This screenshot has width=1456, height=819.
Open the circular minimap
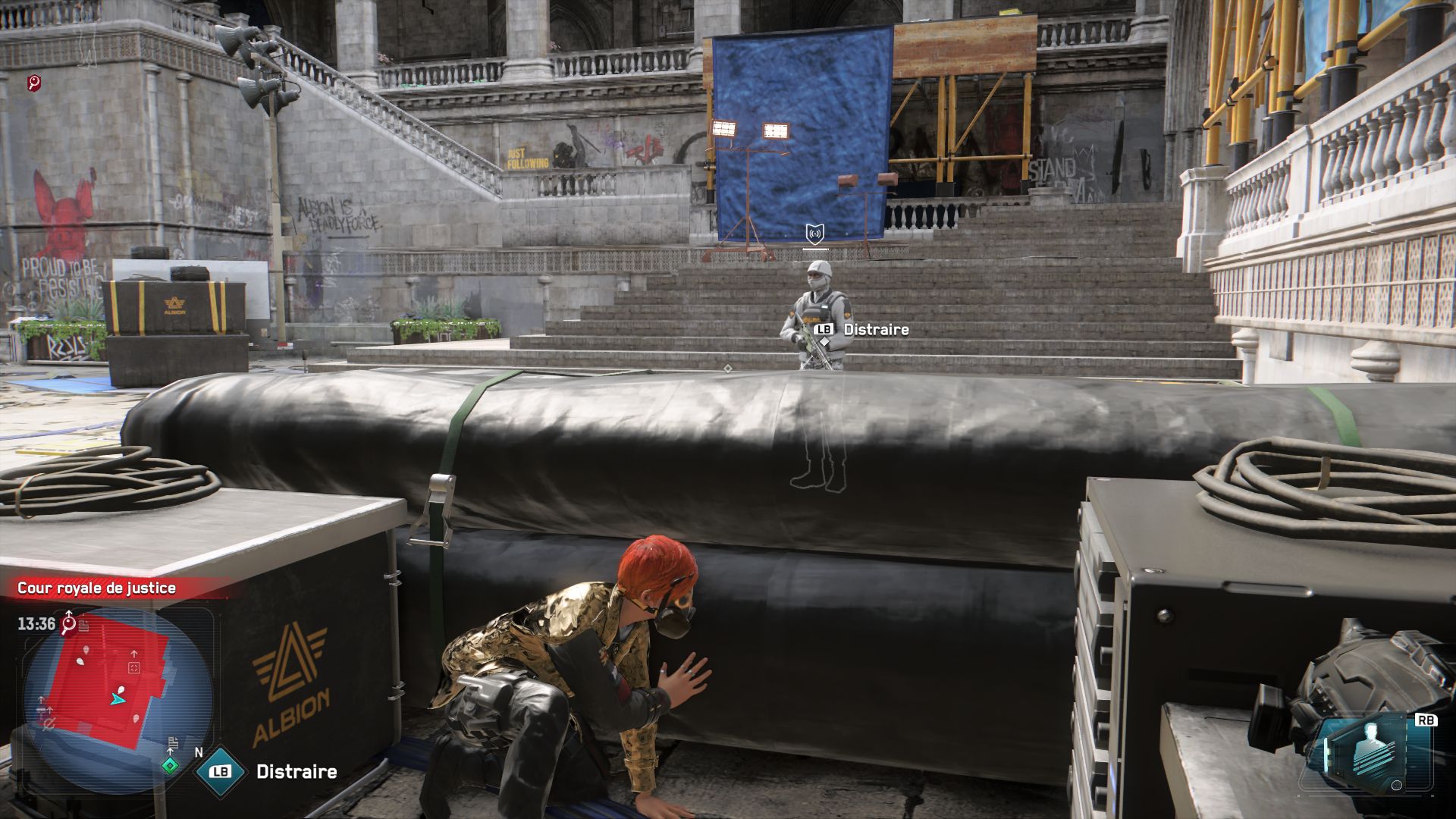tap(118, 698)
